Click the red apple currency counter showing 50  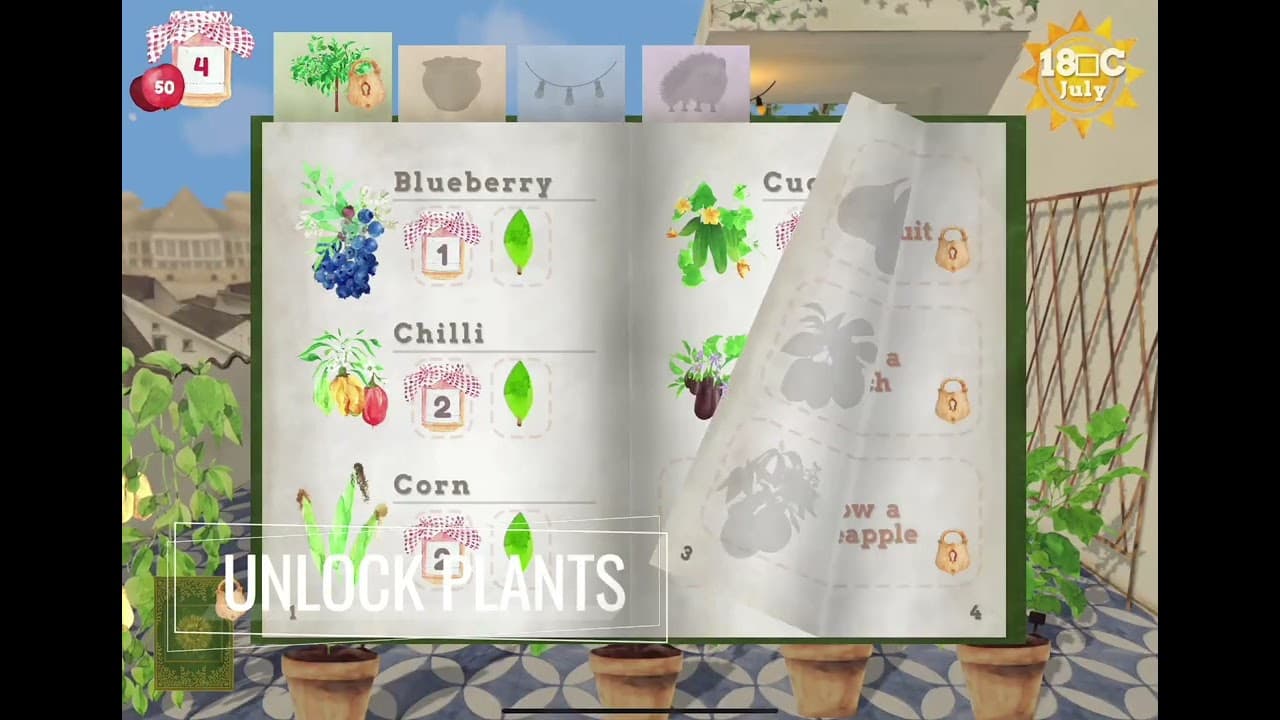coord(157,87)
